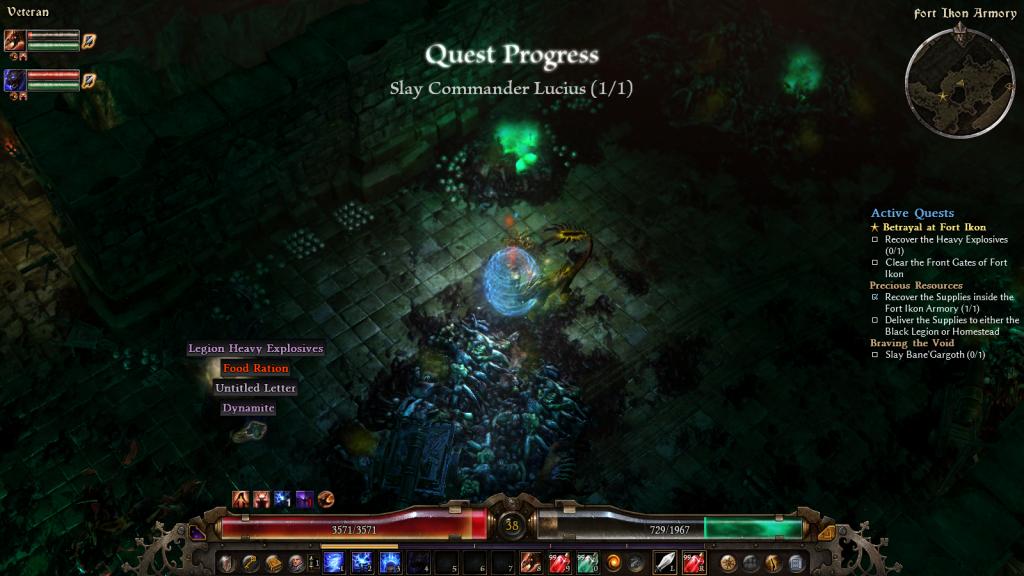This screenshot has width=1024, height=576.
Task: Pick up the Dynamite item label
Action: [x=248, y=408]
